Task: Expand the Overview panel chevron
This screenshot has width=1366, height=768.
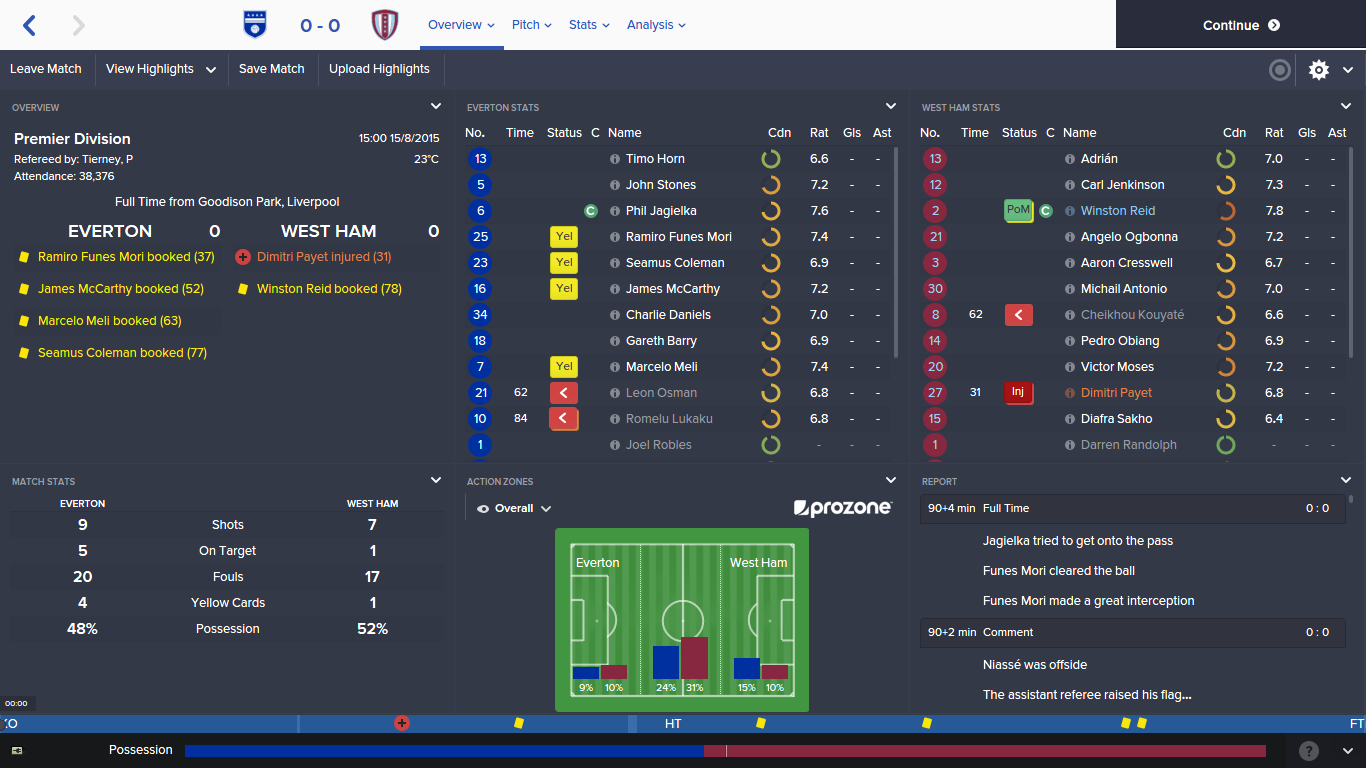Action: [436, 106]
